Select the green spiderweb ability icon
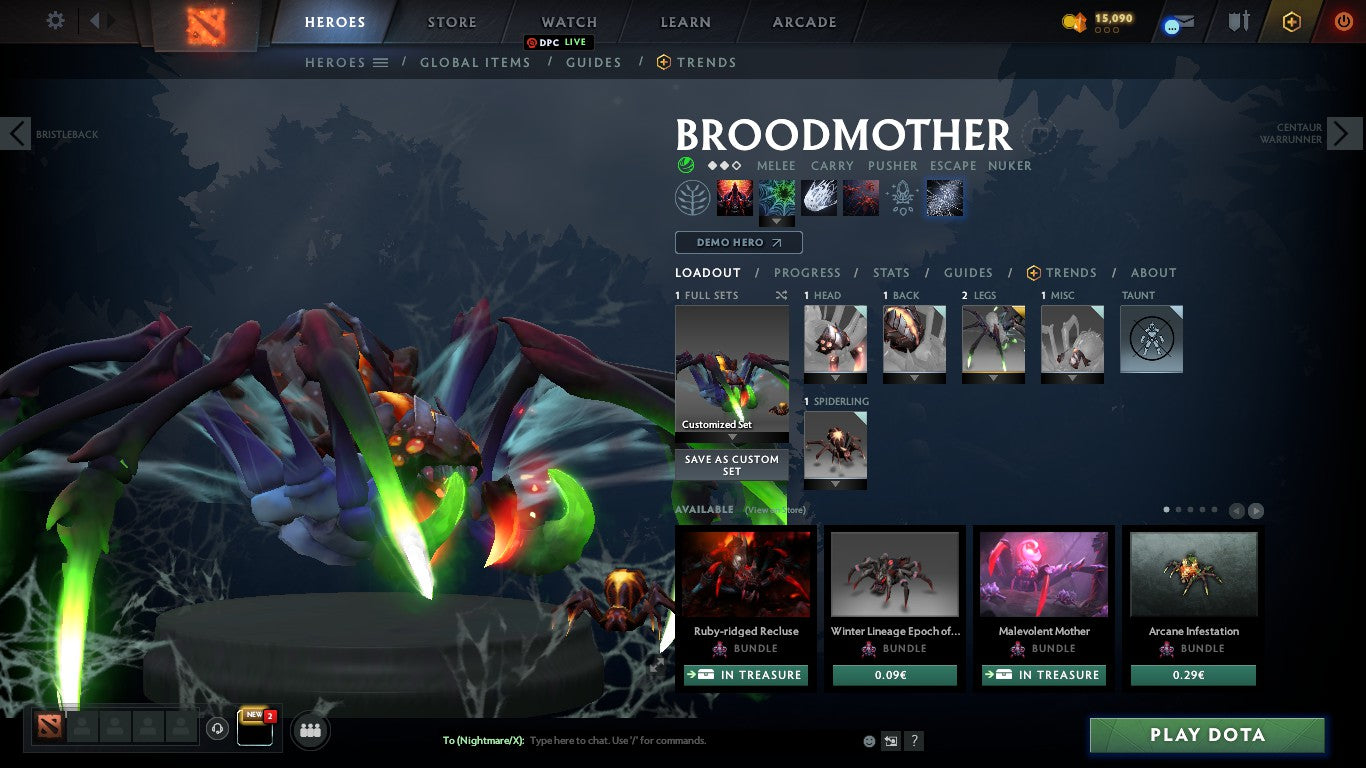 click(x=777, y=197)
